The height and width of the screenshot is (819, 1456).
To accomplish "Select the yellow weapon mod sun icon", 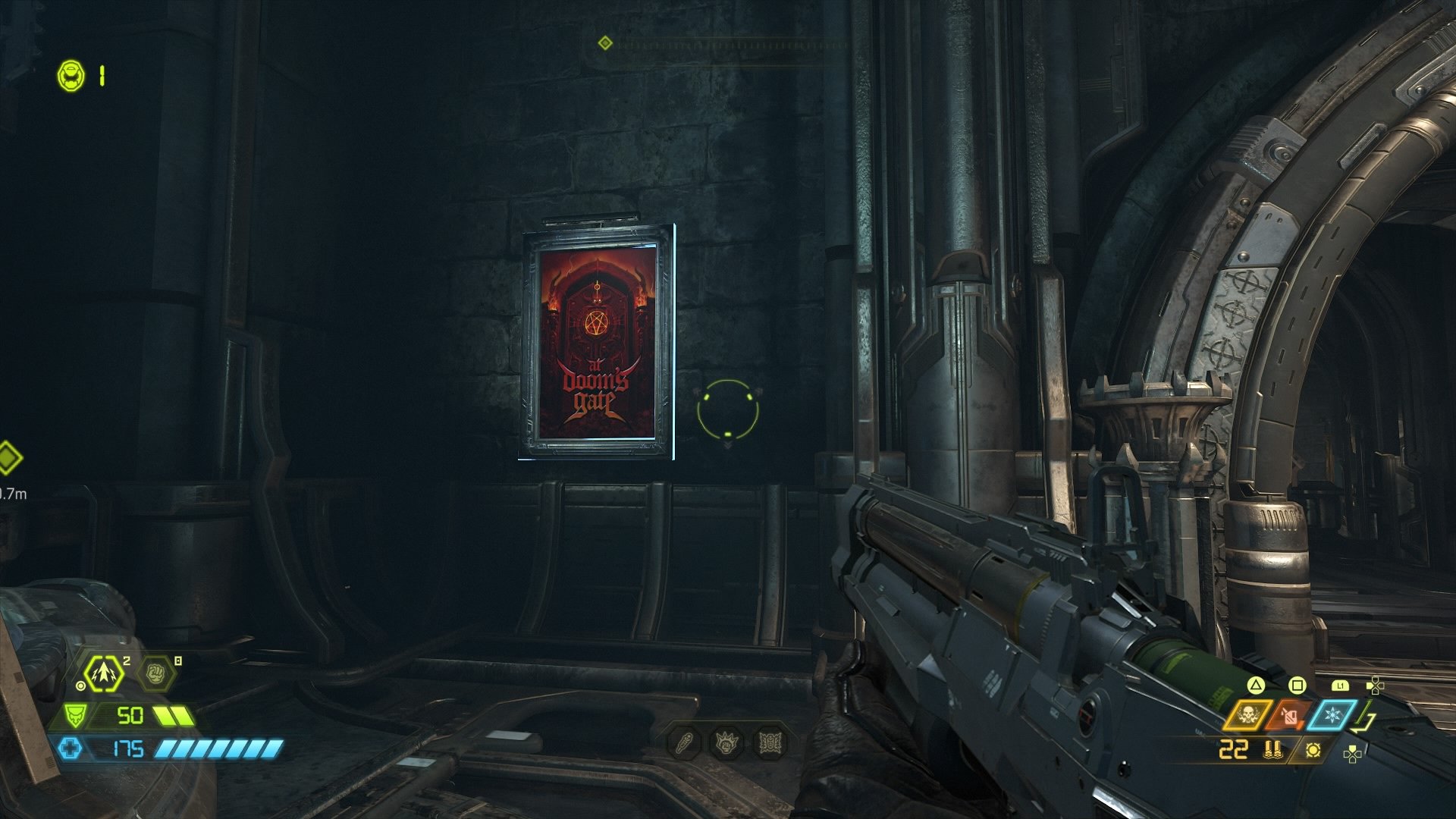I will (1313, 750).
